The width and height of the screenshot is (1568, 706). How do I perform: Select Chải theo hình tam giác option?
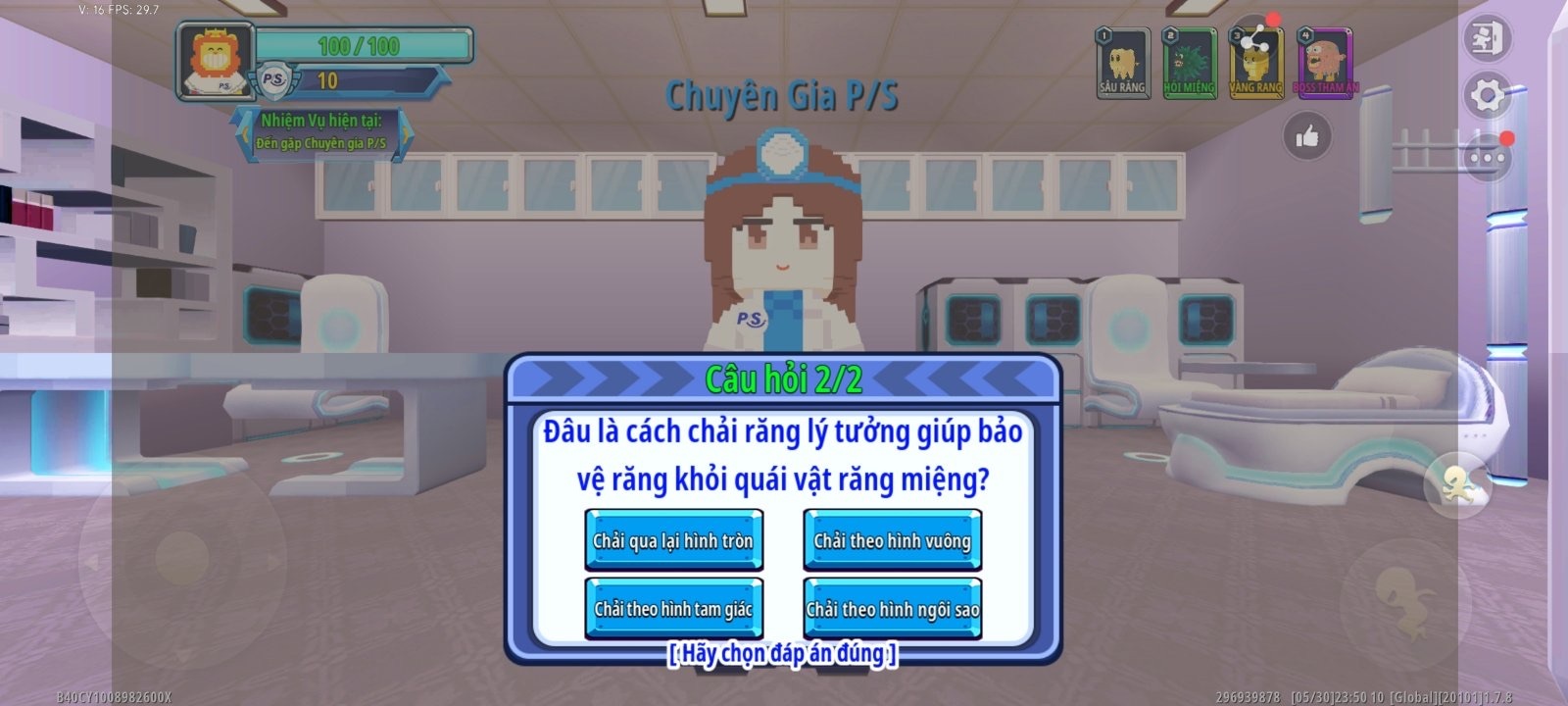coord(674,608)
